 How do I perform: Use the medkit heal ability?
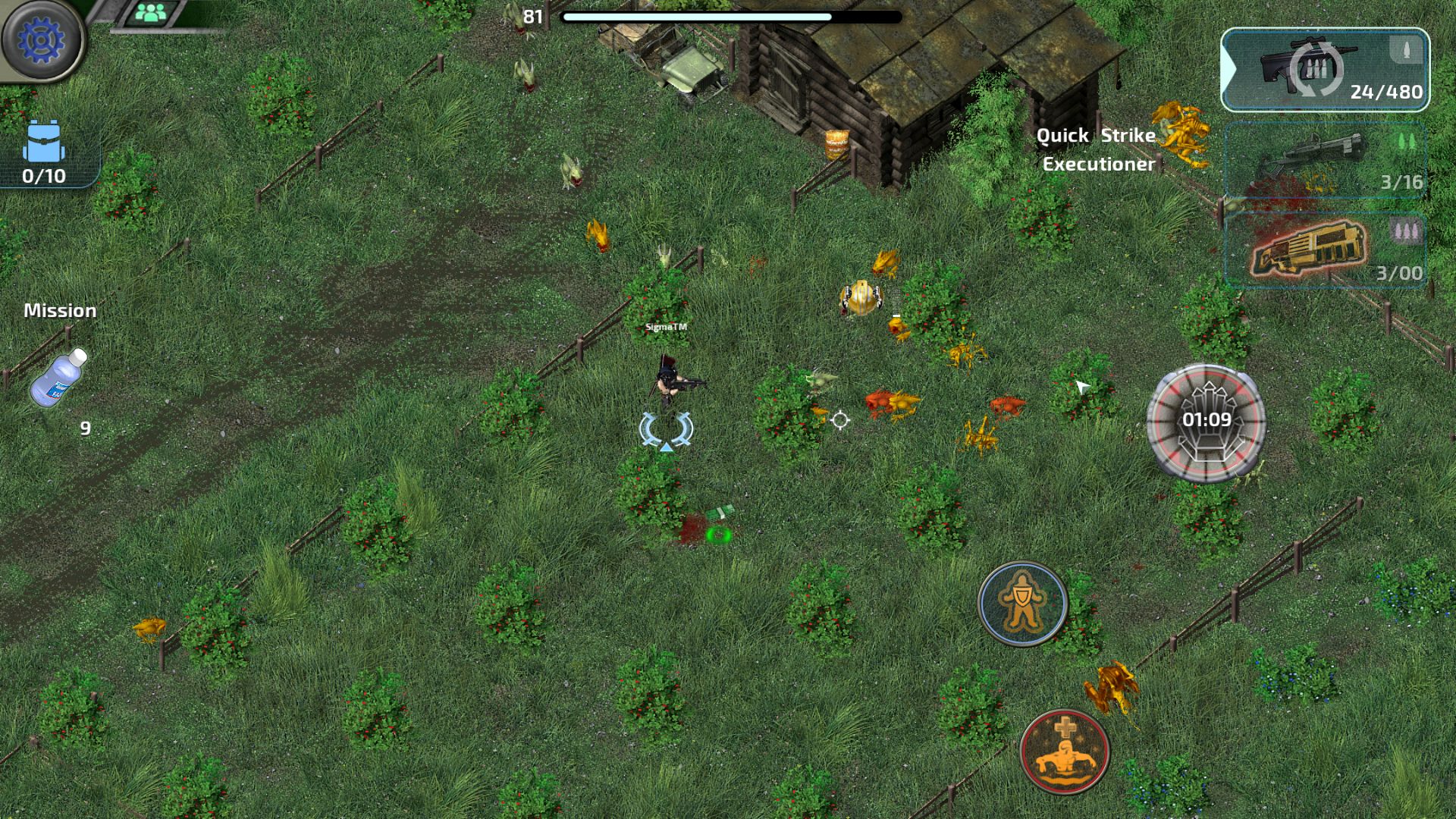click(1064, 752)
